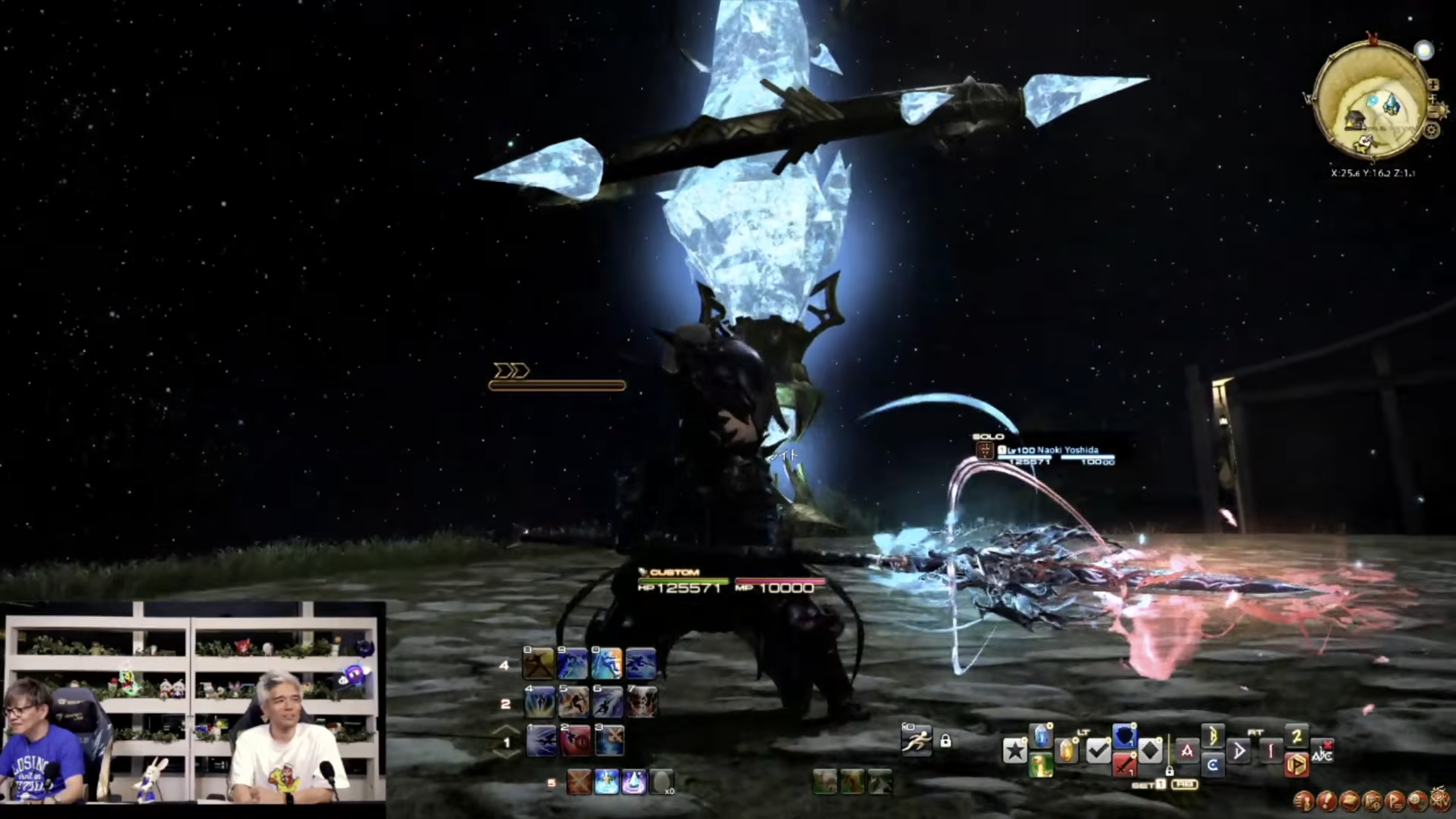The width and height of the screenshot is (1456, 819).
Task: Select the grey egg item with x0 count
Action: [661, 782]
